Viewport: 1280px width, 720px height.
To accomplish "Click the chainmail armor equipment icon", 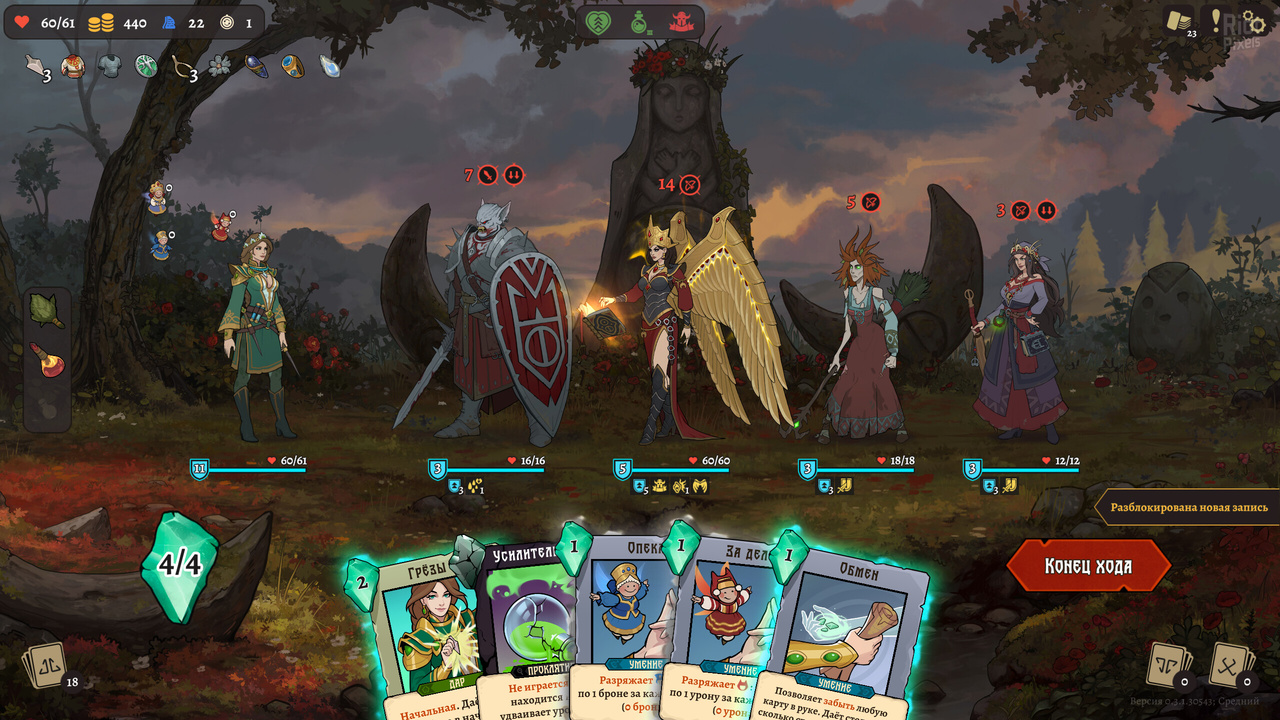I will click(x=110, y=64).
